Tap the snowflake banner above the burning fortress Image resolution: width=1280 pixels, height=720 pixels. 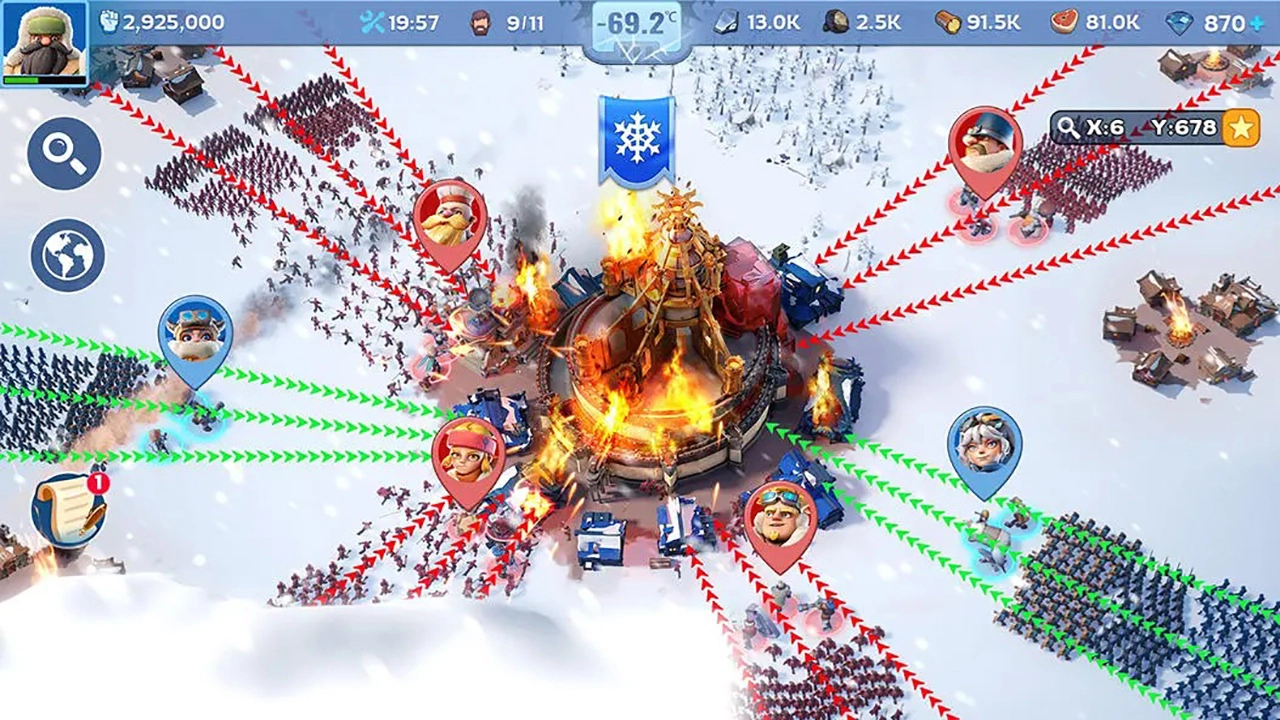pyautogui.click(x=638, y=135)
